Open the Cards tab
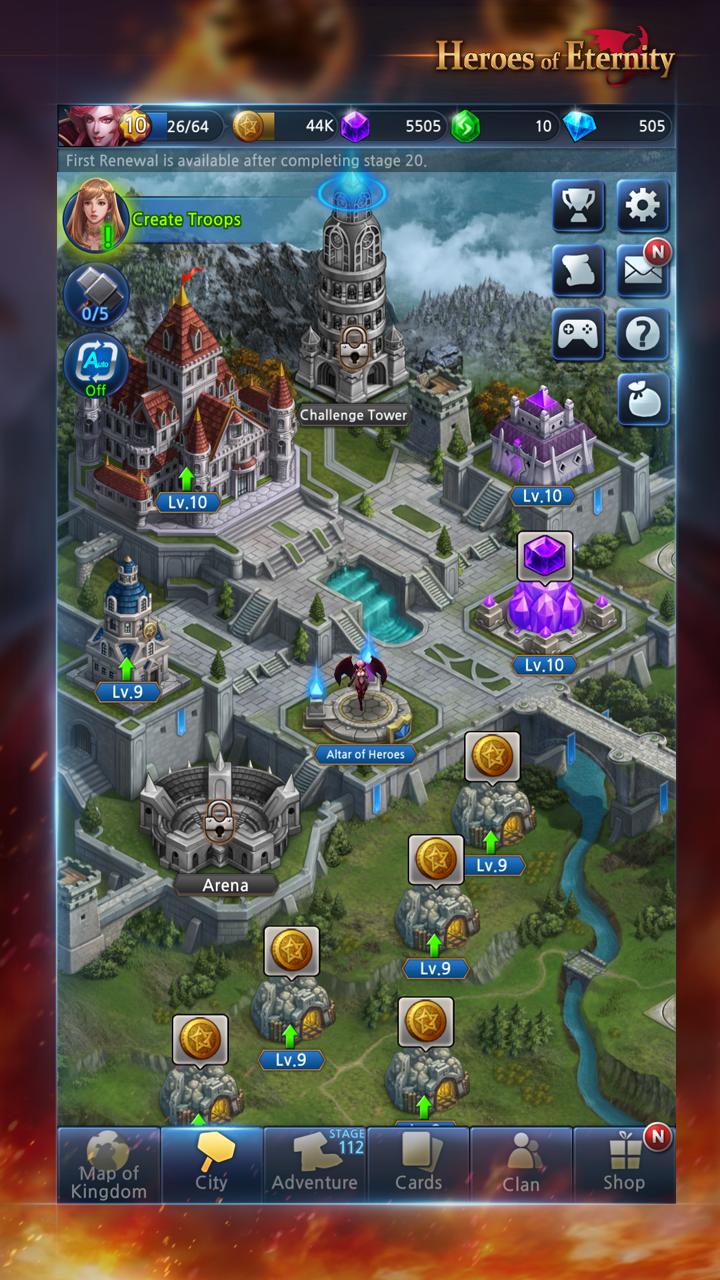The height and width of the screenshot is (1280, 720). (x=418, y=1165)
